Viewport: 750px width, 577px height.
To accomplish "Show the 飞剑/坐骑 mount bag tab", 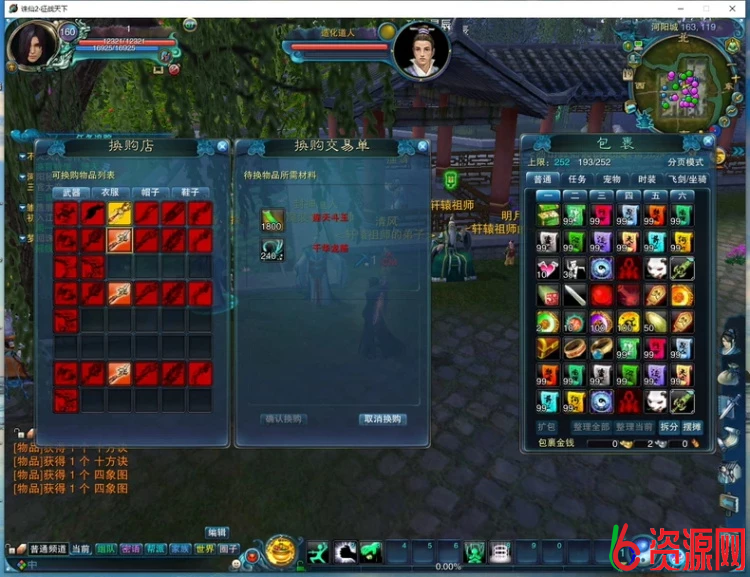I will [x=690, y=179].
